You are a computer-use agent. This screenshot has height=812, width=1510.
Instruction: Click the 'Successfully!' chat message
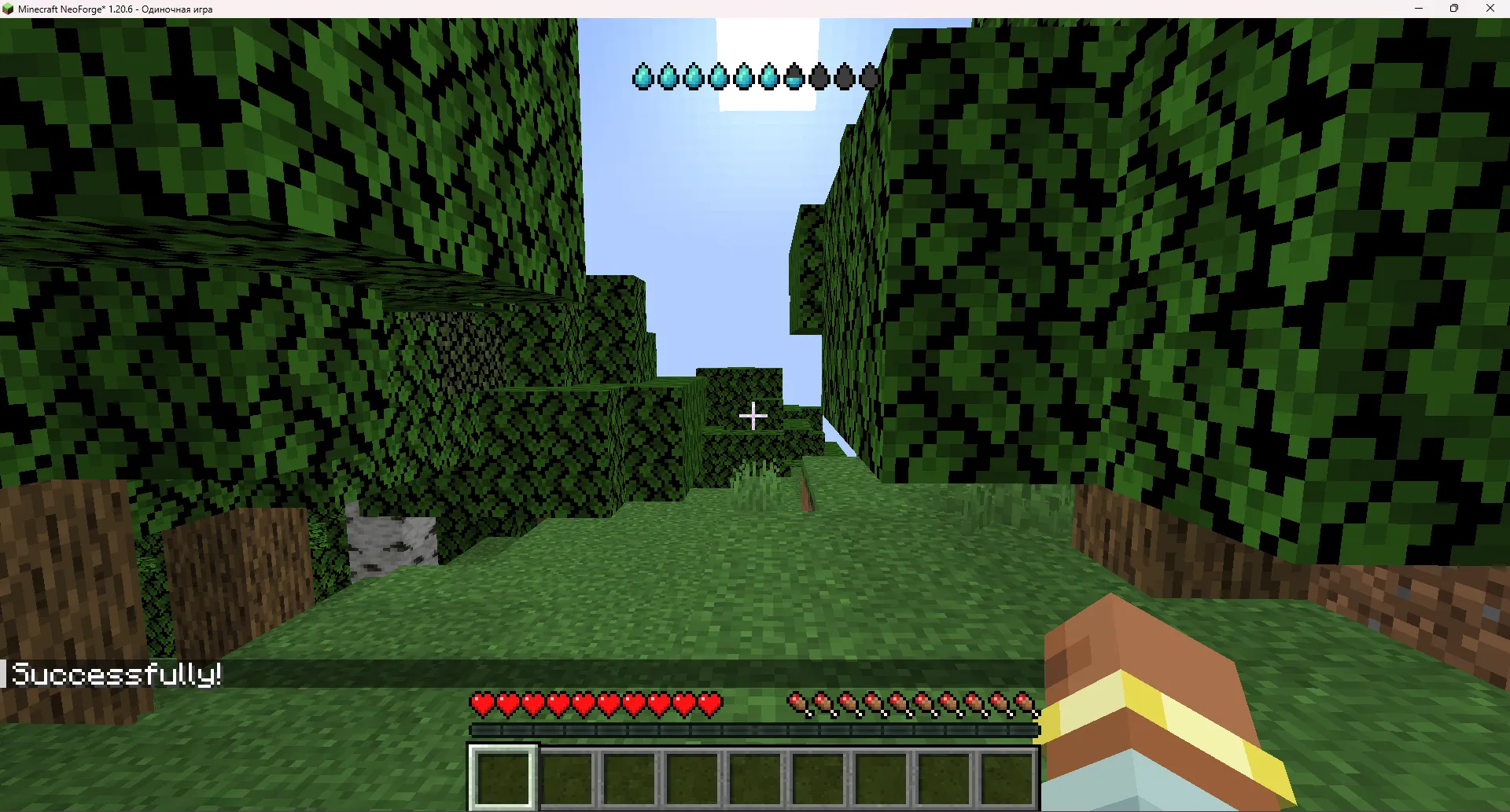118,674
